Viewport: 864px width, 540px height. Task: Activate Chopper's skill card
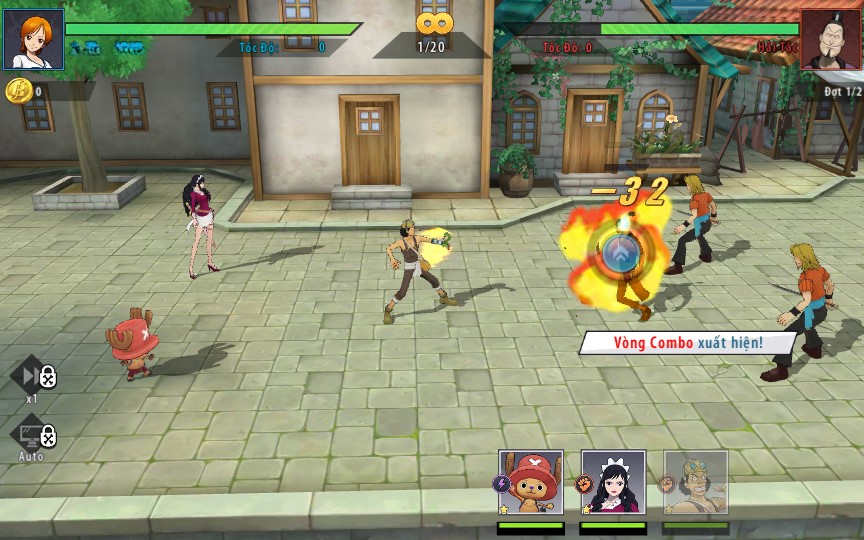point(531,484)
